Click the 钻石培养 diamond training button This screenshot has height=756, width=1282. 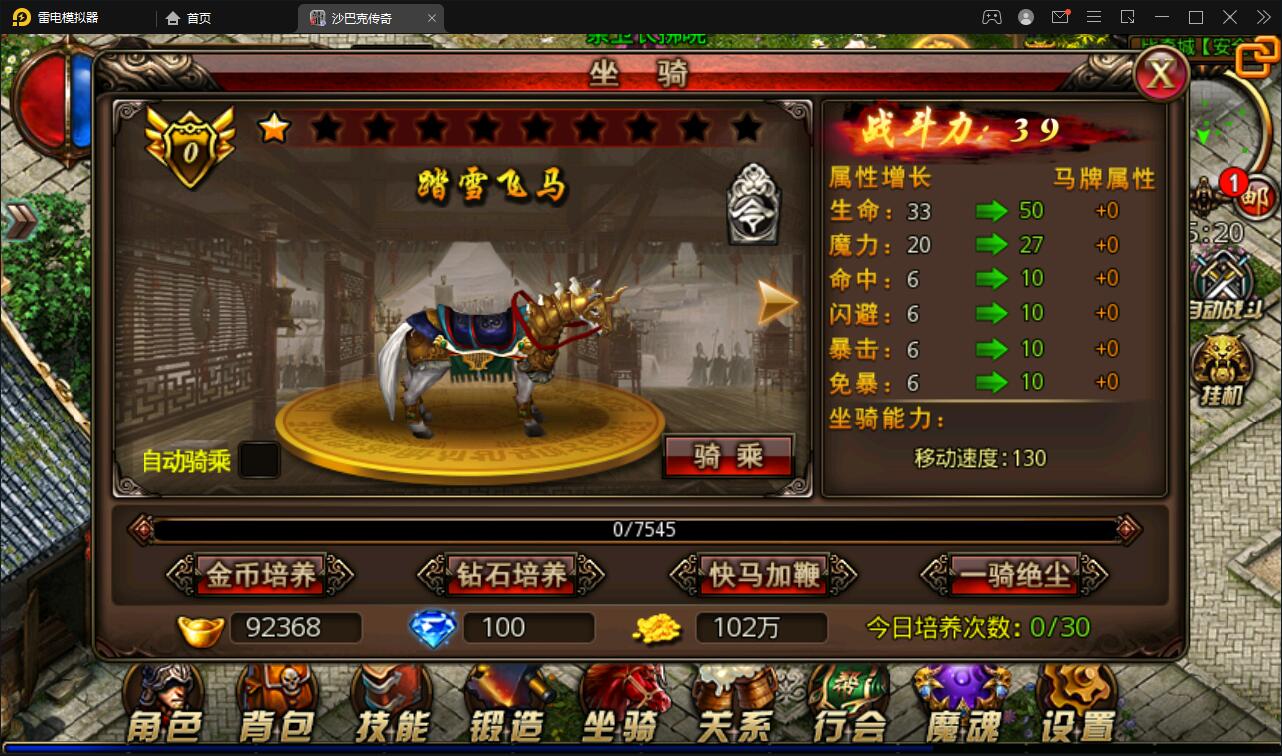coord(512,575)
